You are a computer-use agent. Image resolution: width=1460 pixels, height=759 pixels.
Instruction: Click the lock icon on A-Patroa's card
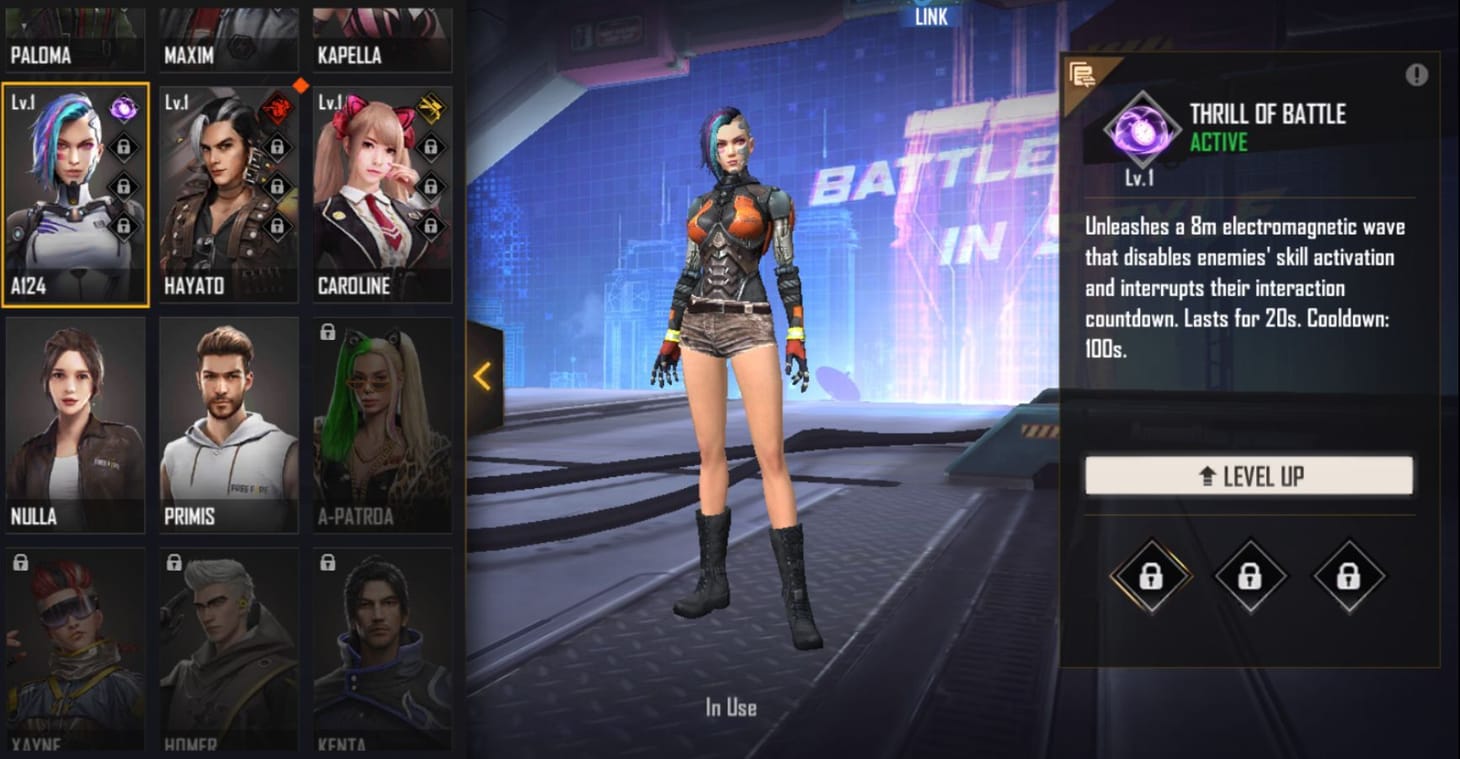[326, 330]
